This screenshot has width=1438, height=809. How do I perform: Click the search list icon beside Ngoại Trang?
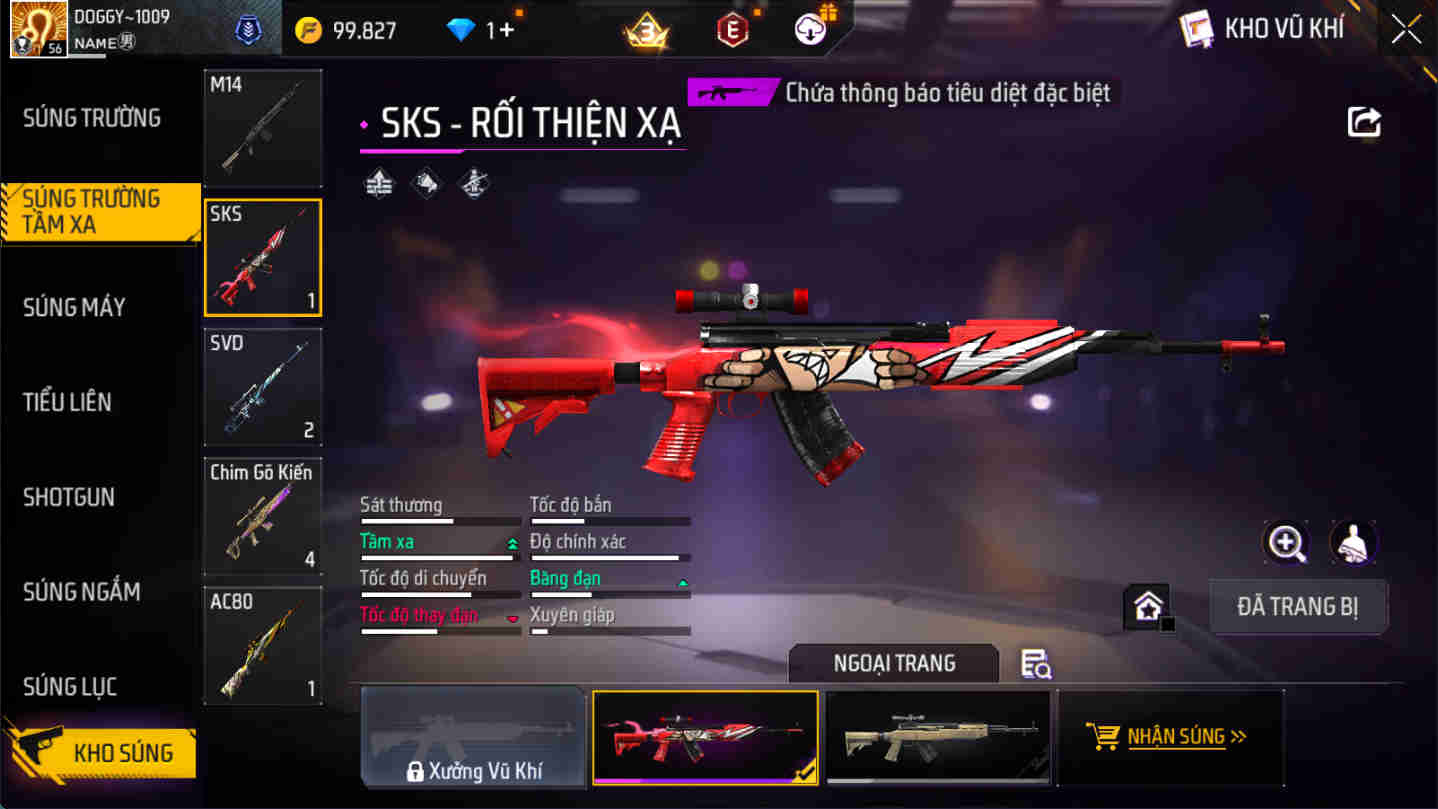[x=1037, y=665]
